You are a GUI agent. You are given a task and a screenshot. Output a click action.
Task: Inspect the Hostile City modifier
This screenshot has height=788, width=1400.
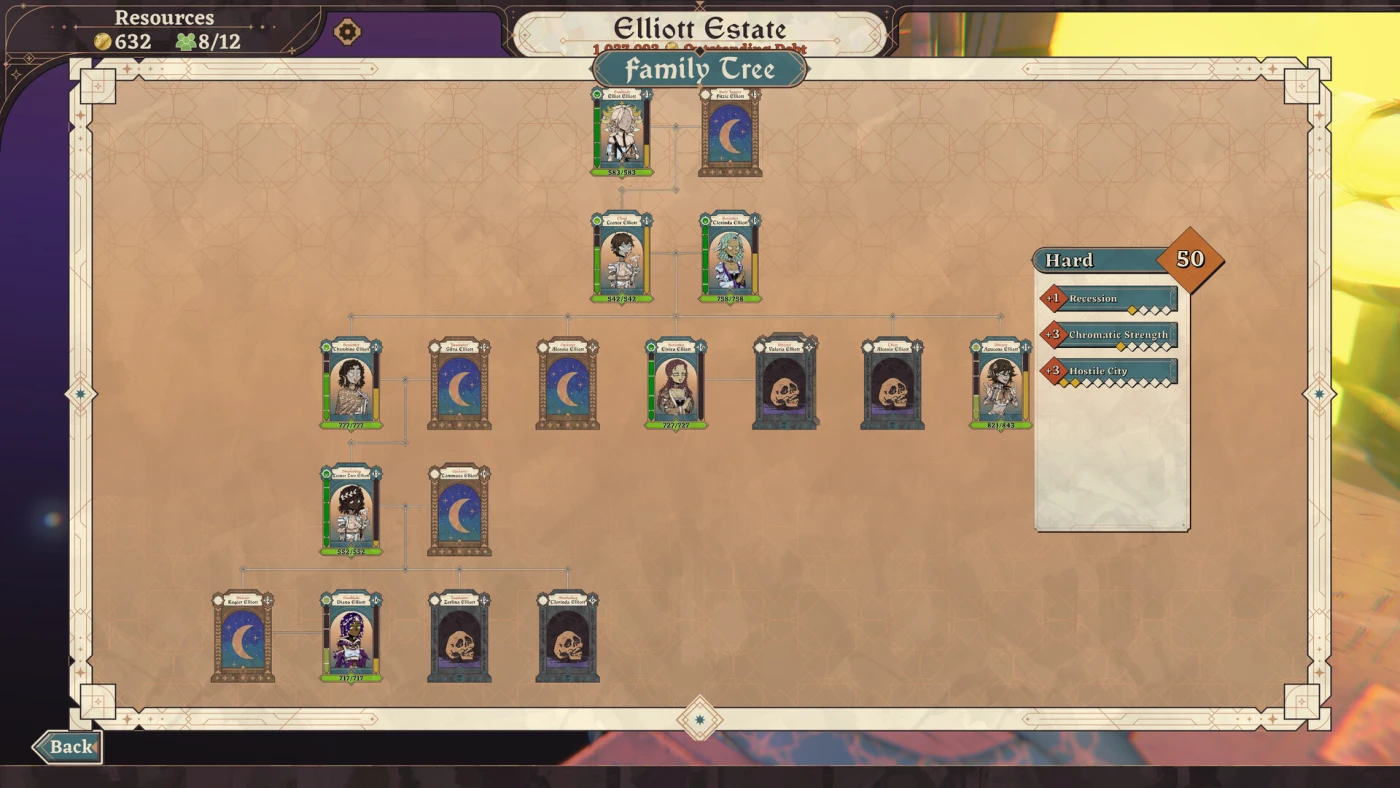coord(1110,371)
